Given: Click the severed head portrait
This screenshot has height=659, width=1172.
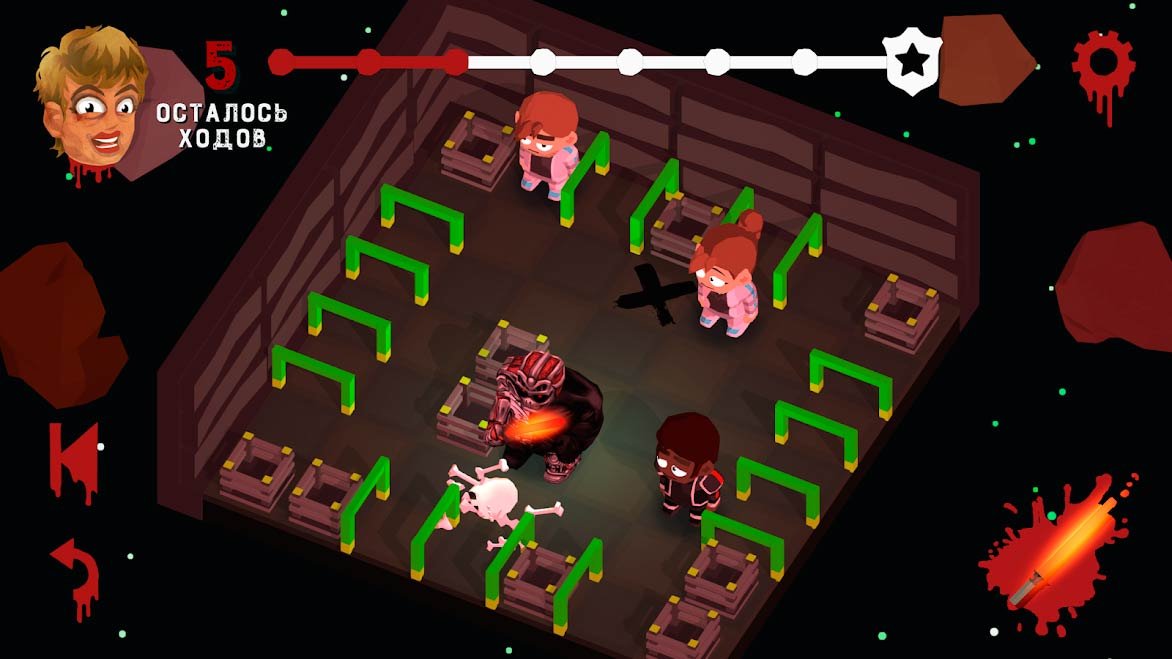Looking at the screenshot, I should (x=90, y=98).
